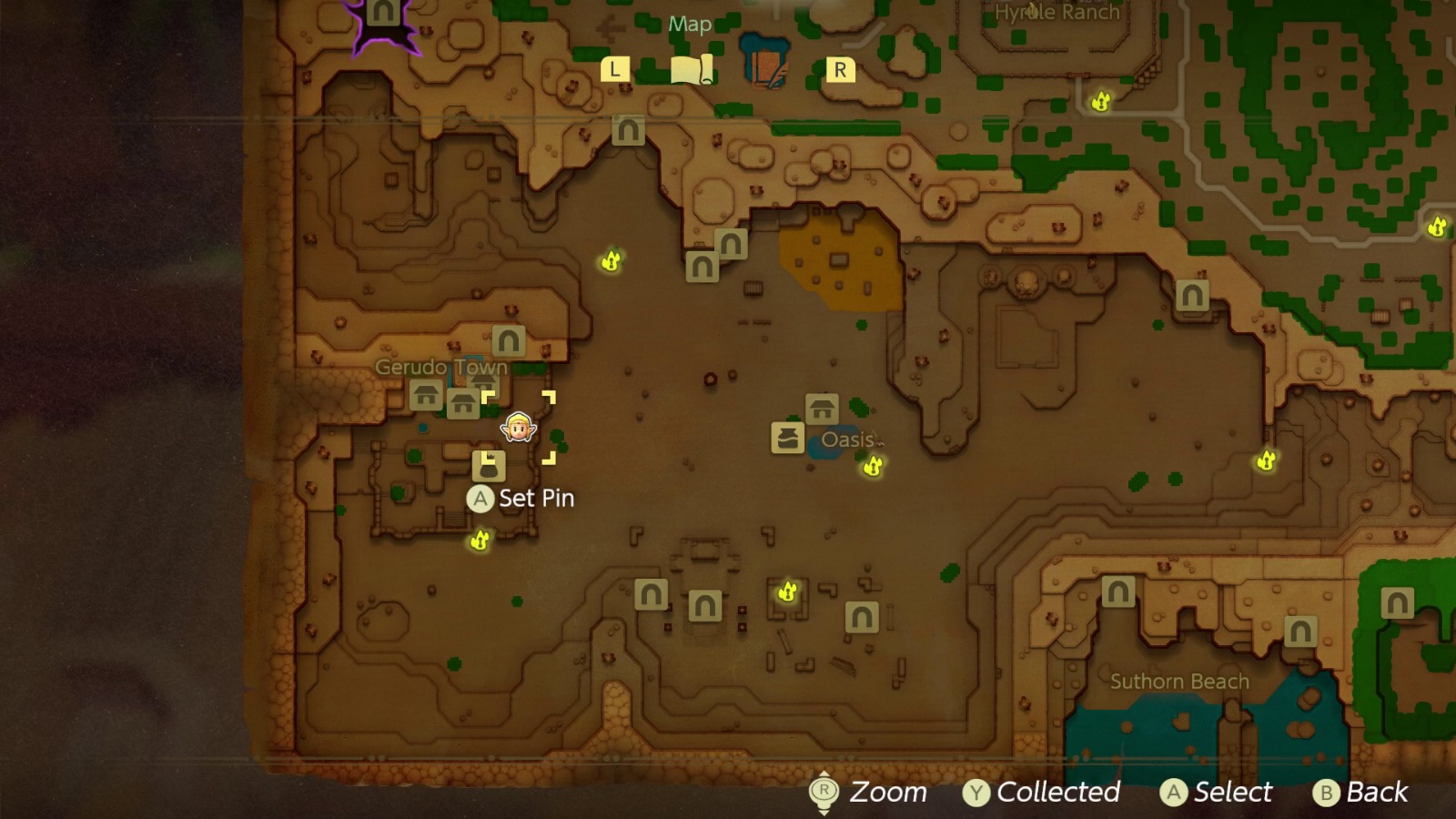Viewport: 1456px width, 819px height.
Task: Select the warp point near Gerudo Town
Action: (x=509, y=340)
